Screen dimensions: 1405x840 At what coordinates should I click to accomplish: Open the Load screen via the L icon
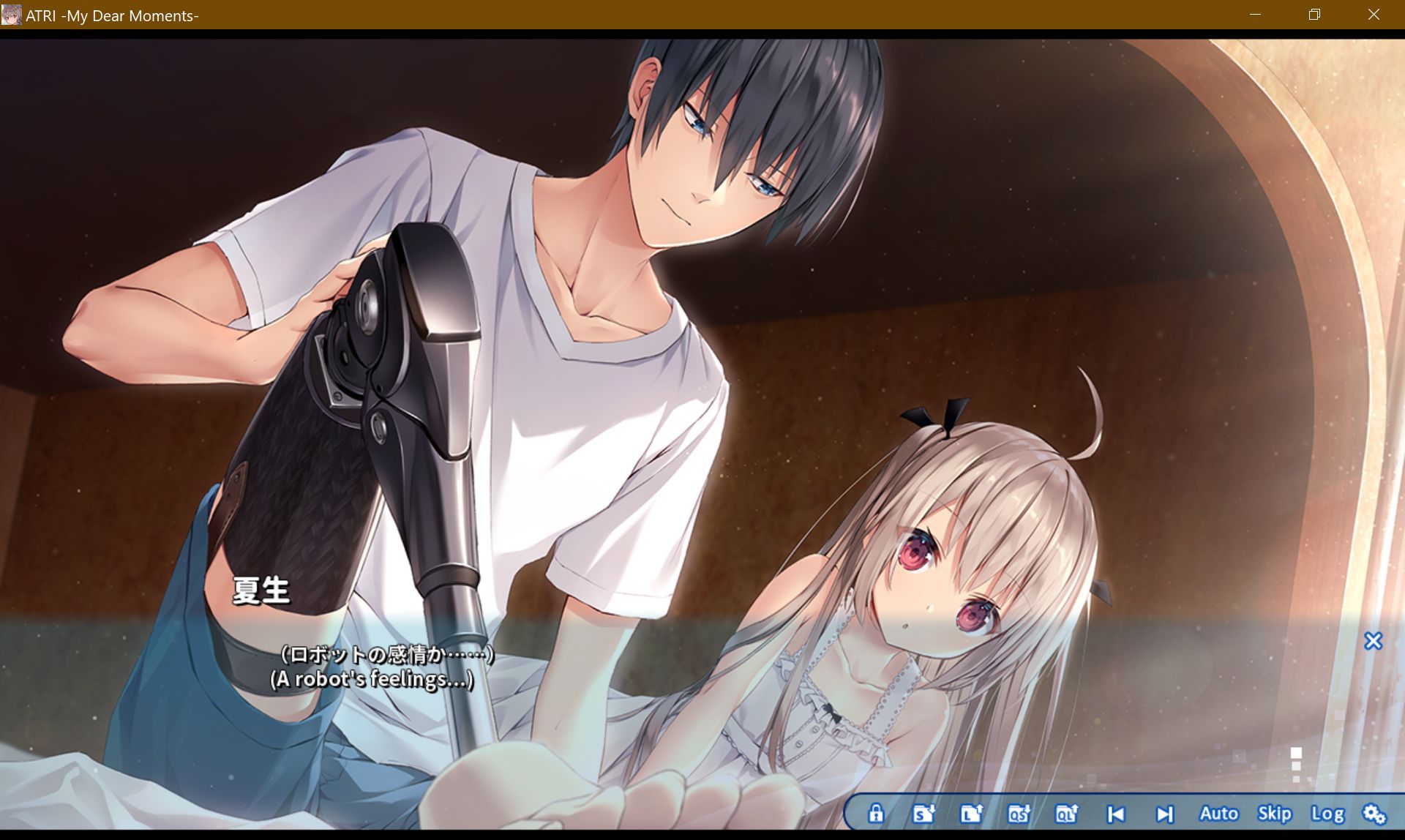pos(971,813)
